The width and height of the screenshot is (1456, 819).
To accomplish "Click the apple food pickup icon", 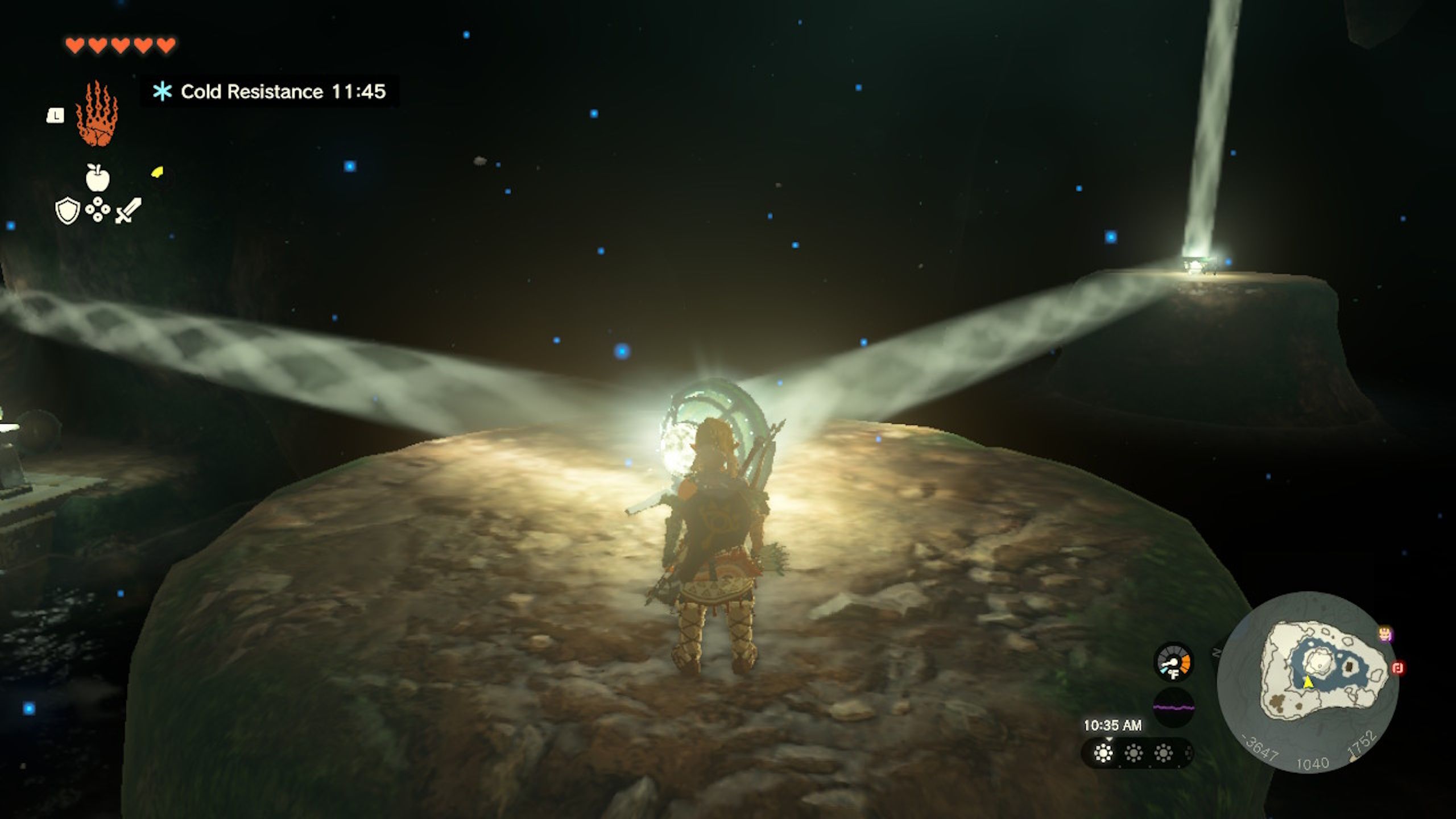I will [97, 178].
